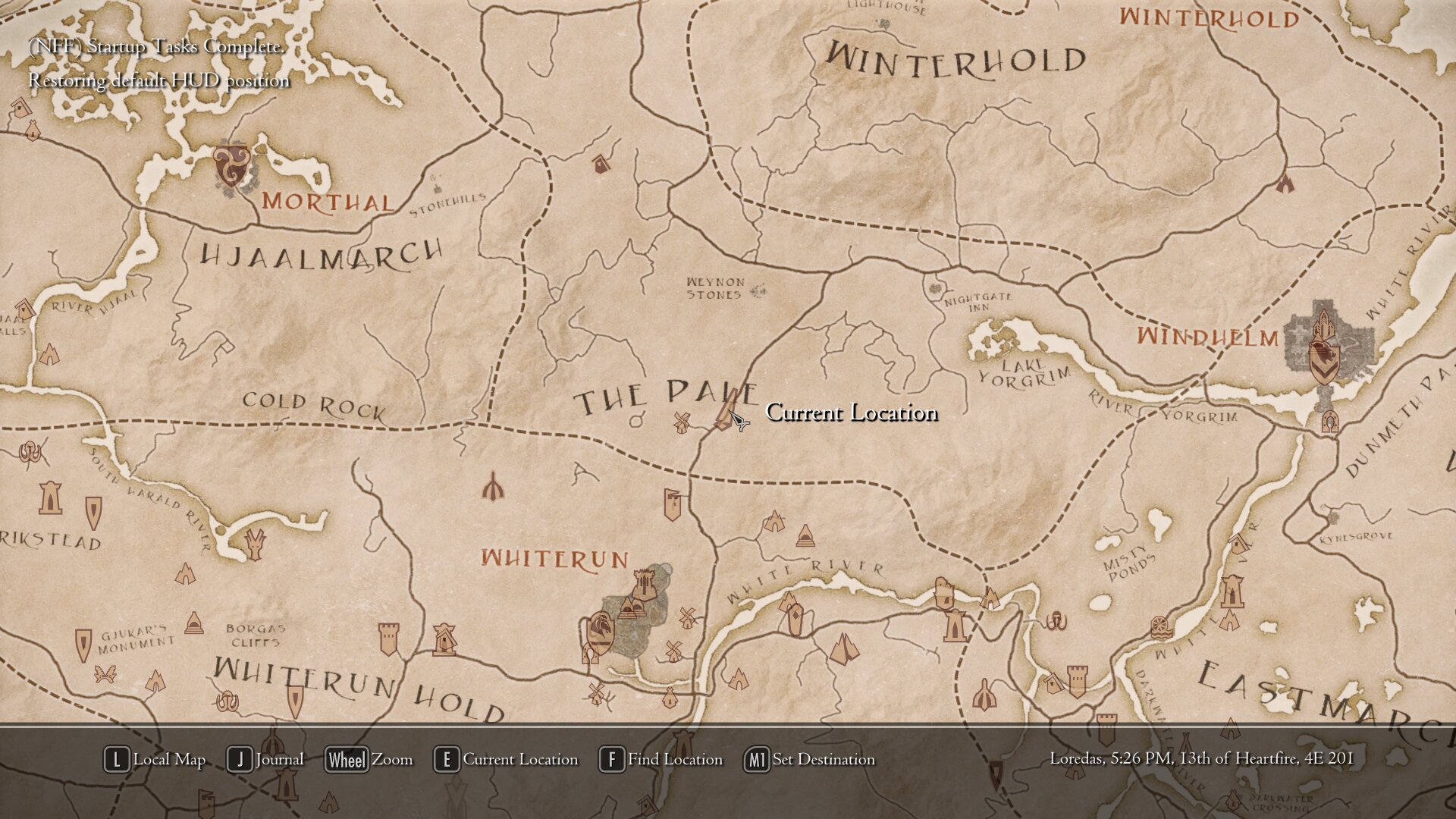This screenshot has width=1456, height=819.
Task: Center the map on Current Location
Action: [x=506, y=759]
